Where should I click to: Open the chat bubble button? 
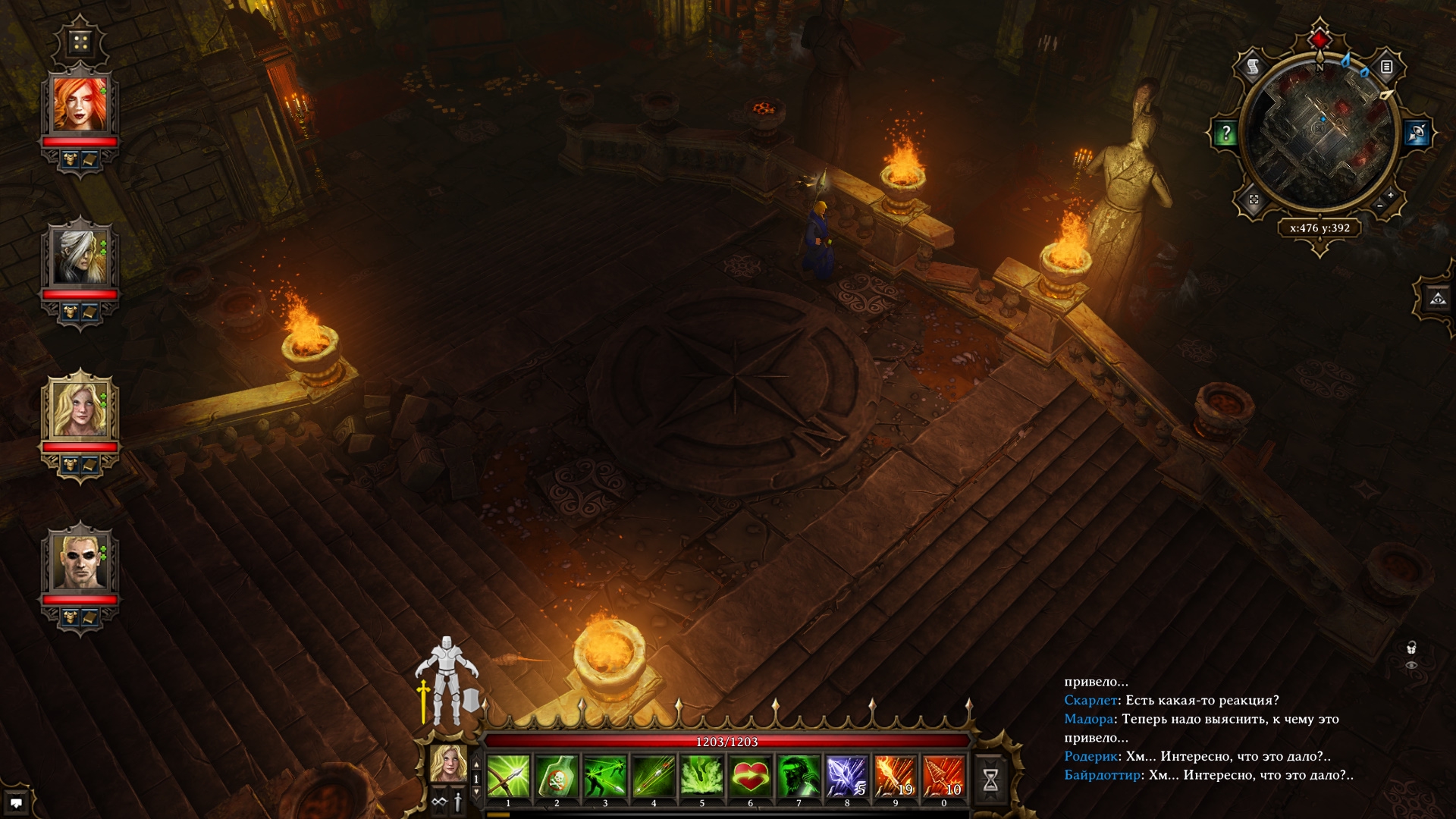click(16, 802)
